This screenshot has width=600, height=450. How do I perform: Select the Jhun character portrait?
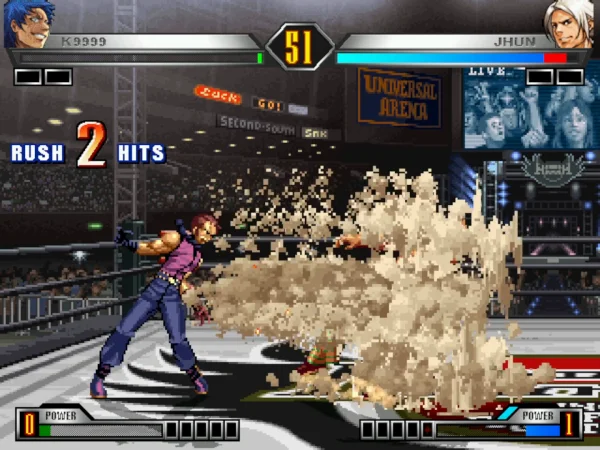[571, 24]
